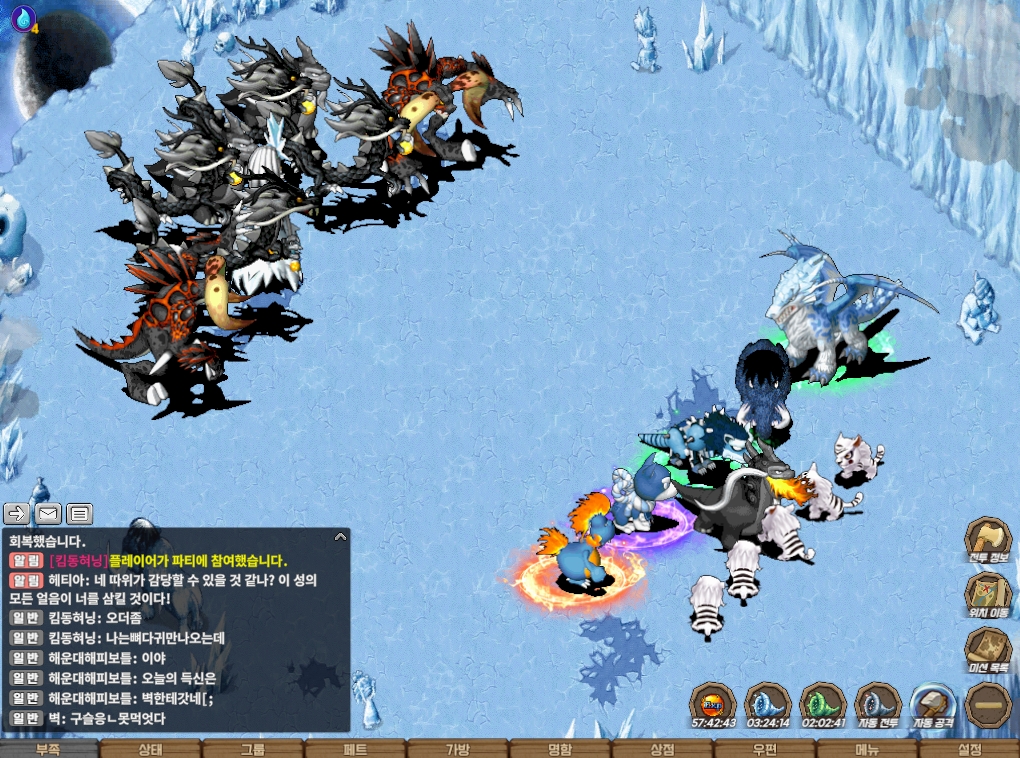This screenshot has height=758, width=1020.
Task: Open the 설정 (settings) menu
Action: 968,749
